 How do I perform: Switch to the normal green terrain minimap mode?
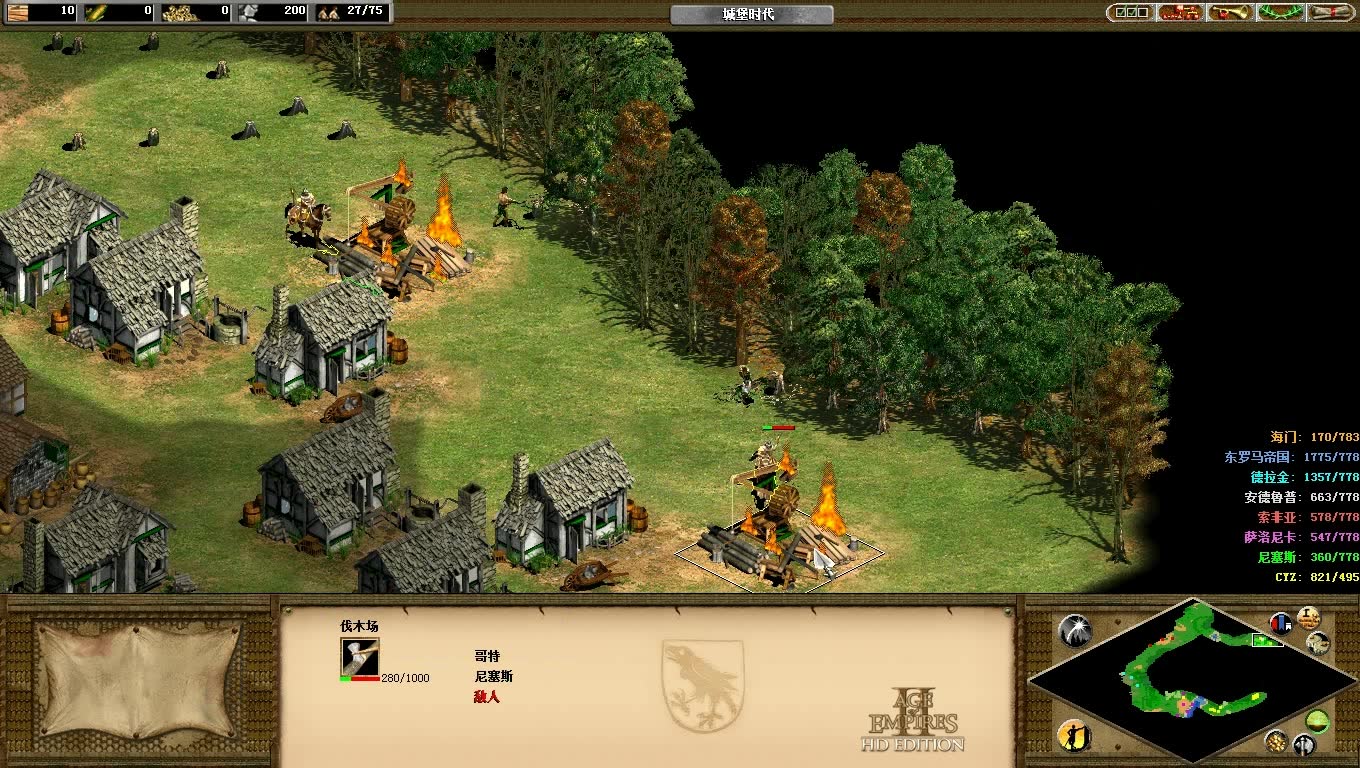point(1317,720)
